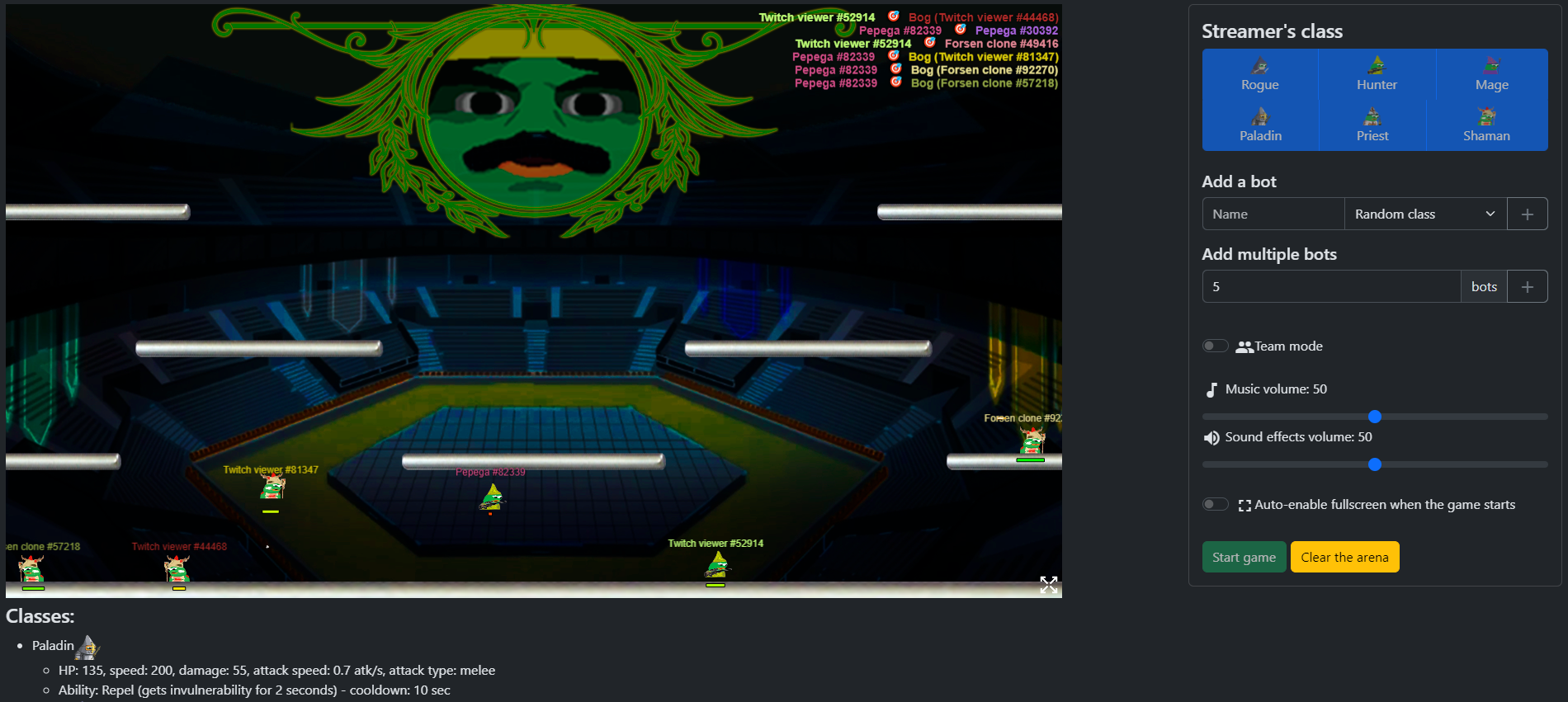1568x702 pixels.
Task: Click plus to add five bots
Action: point(1528,285)
